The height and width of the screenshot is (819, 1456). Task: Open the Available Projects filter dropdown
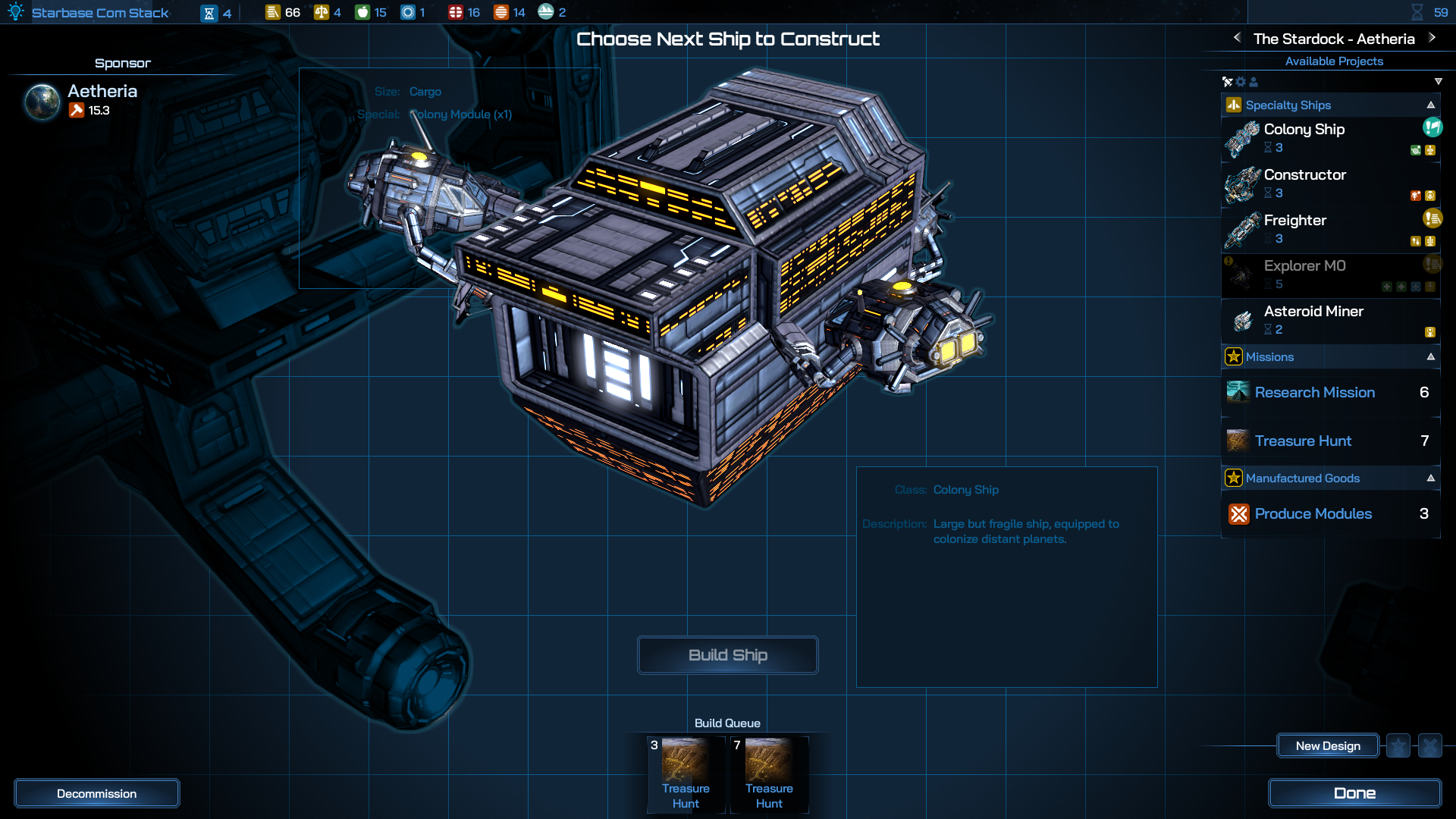(1439, 82)
